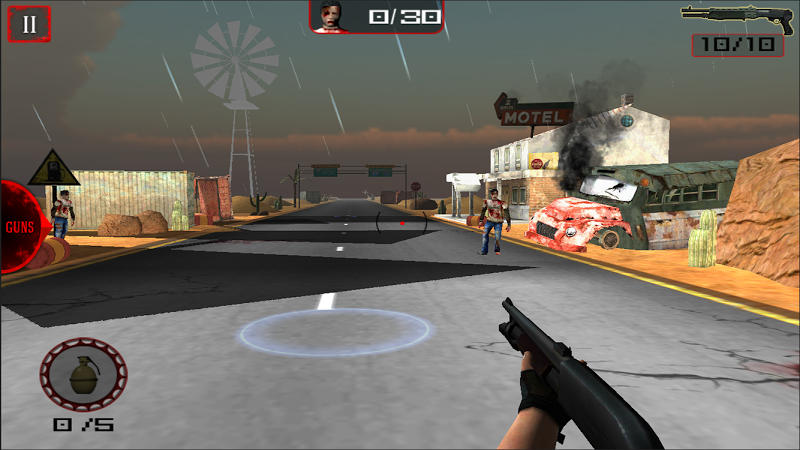Throw a grenade using the grenade button
Screen dimensions: 800x450
(x=83, y=377)
